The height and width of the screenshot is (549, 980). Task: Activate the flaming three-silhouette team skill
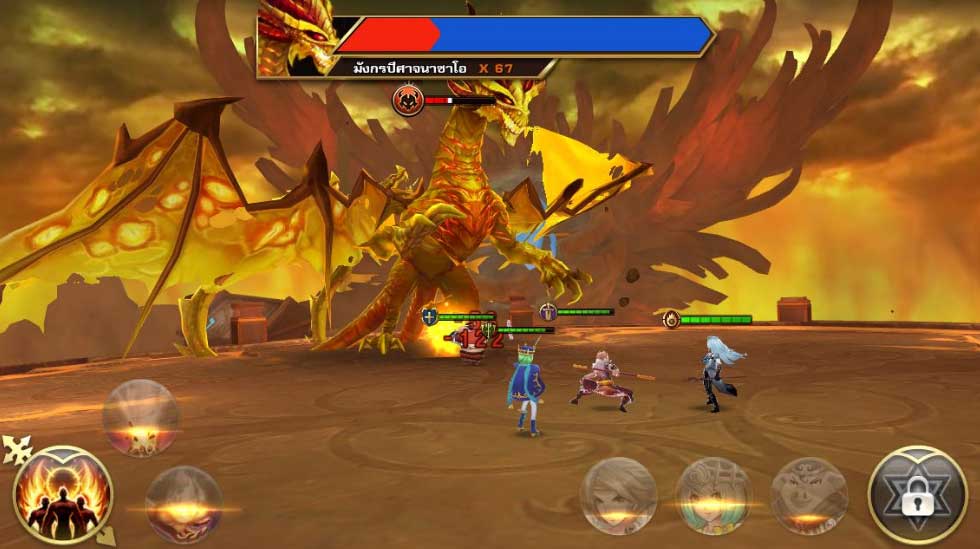pos(62,495)
